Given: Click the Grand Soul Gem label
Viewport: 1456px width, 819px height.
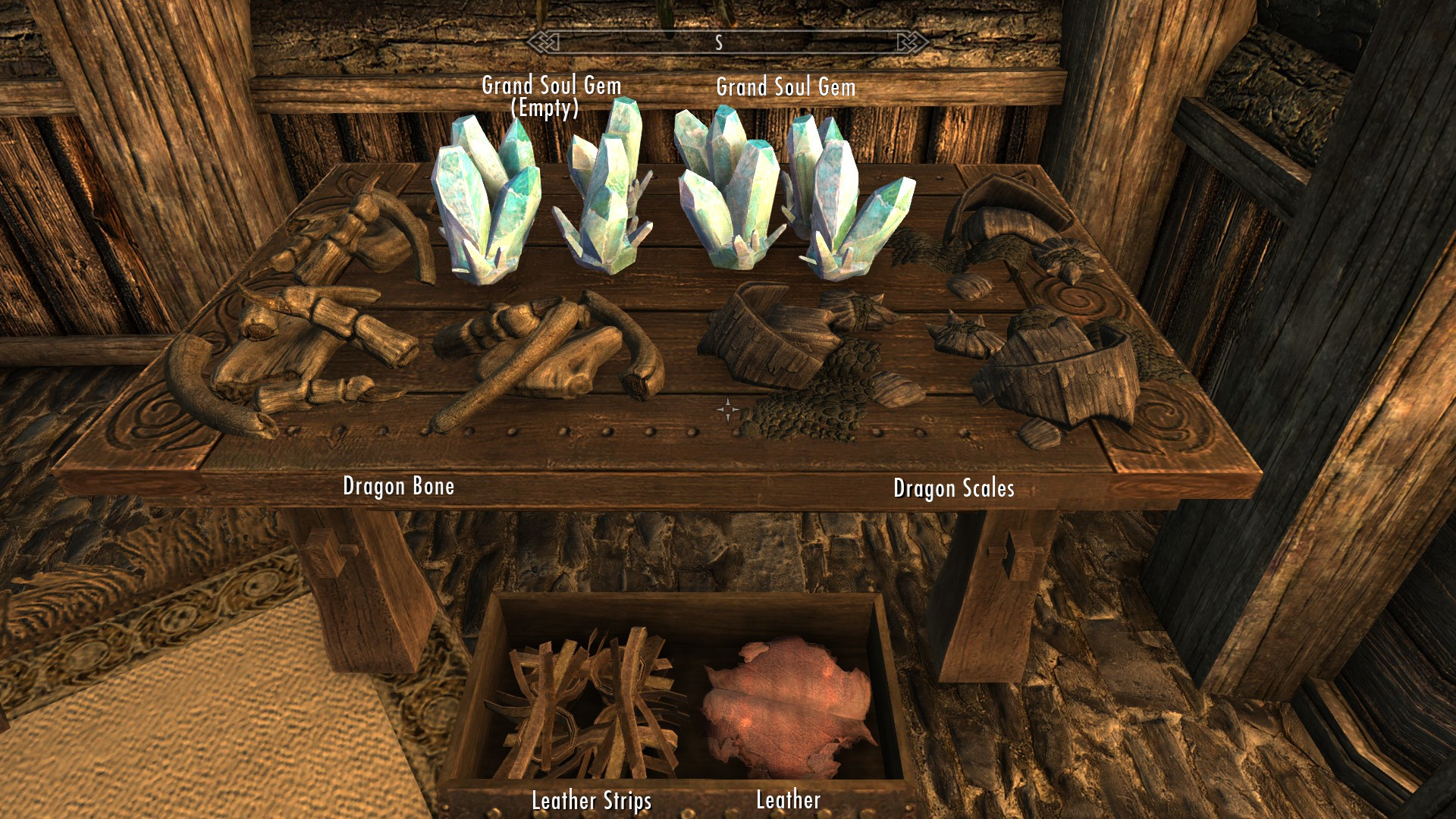Looking at the screenshot, I should click(787, 86).
